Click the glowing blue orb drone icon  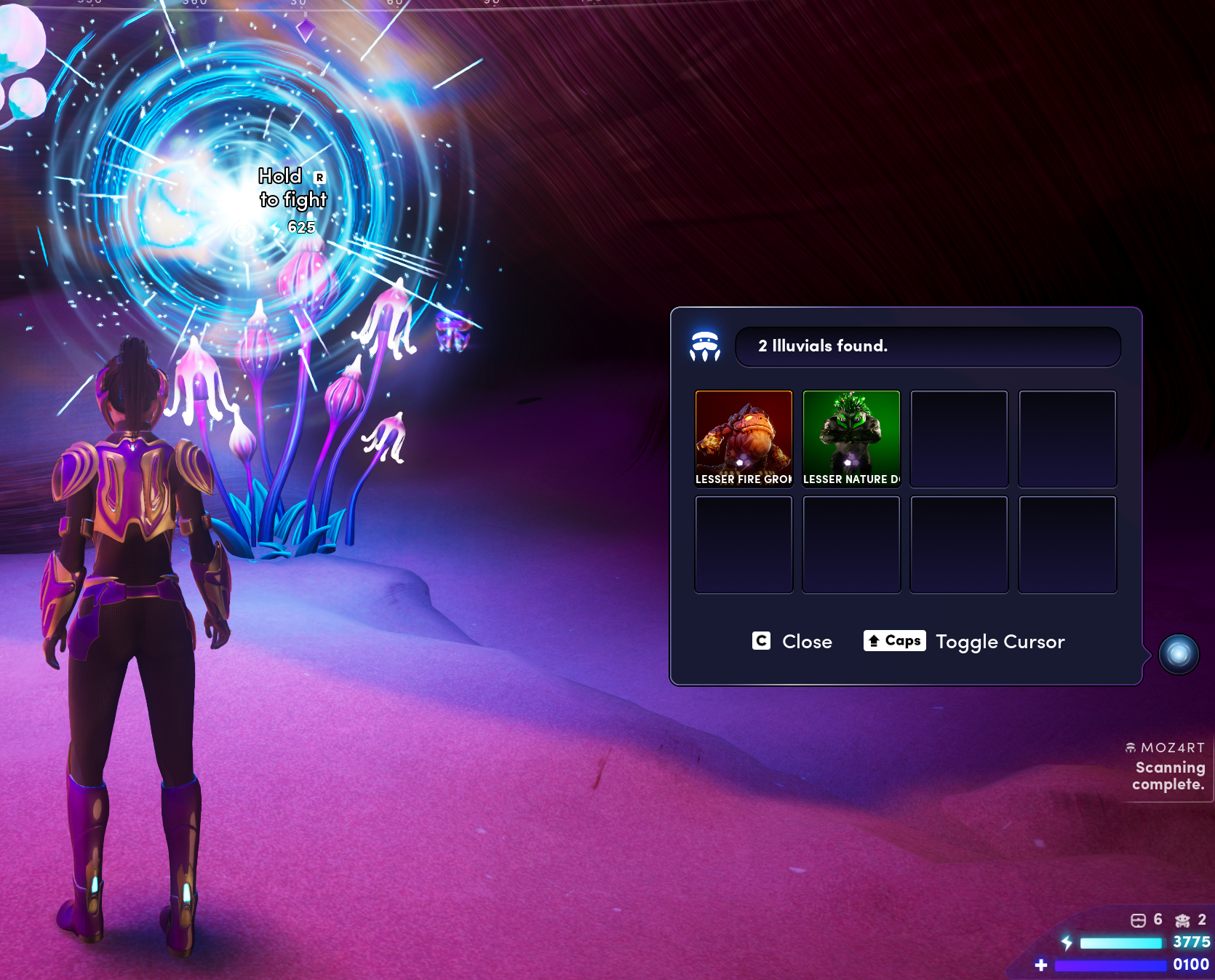(x=1178, y=654)
